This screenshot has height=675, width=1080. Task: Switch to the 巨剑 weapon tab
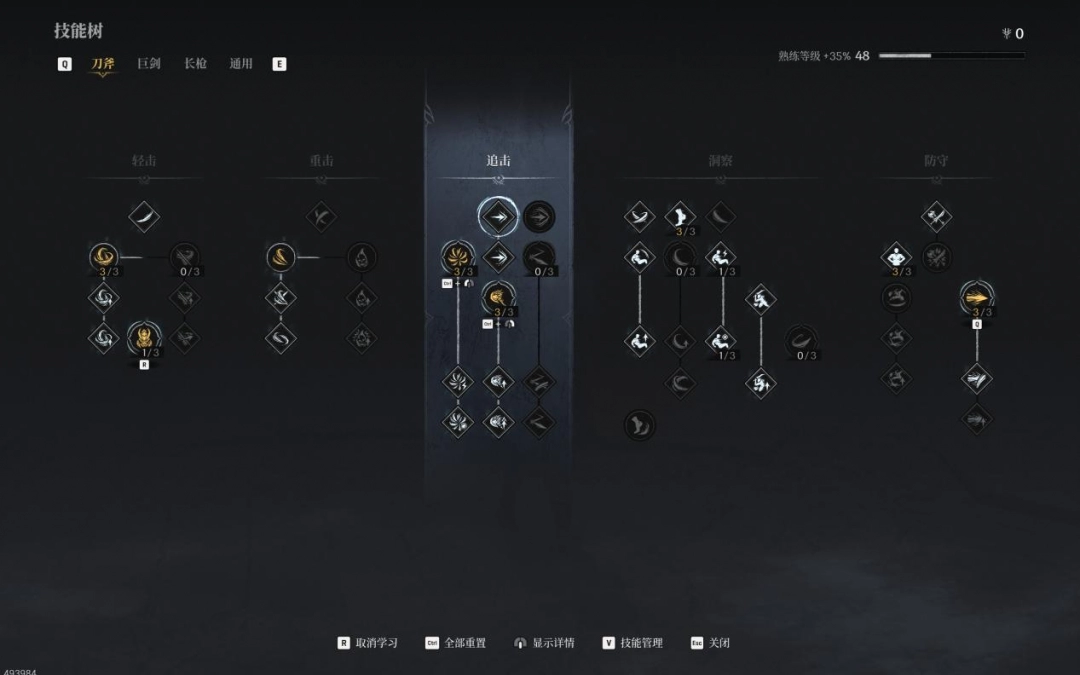[x=148, y=64]
